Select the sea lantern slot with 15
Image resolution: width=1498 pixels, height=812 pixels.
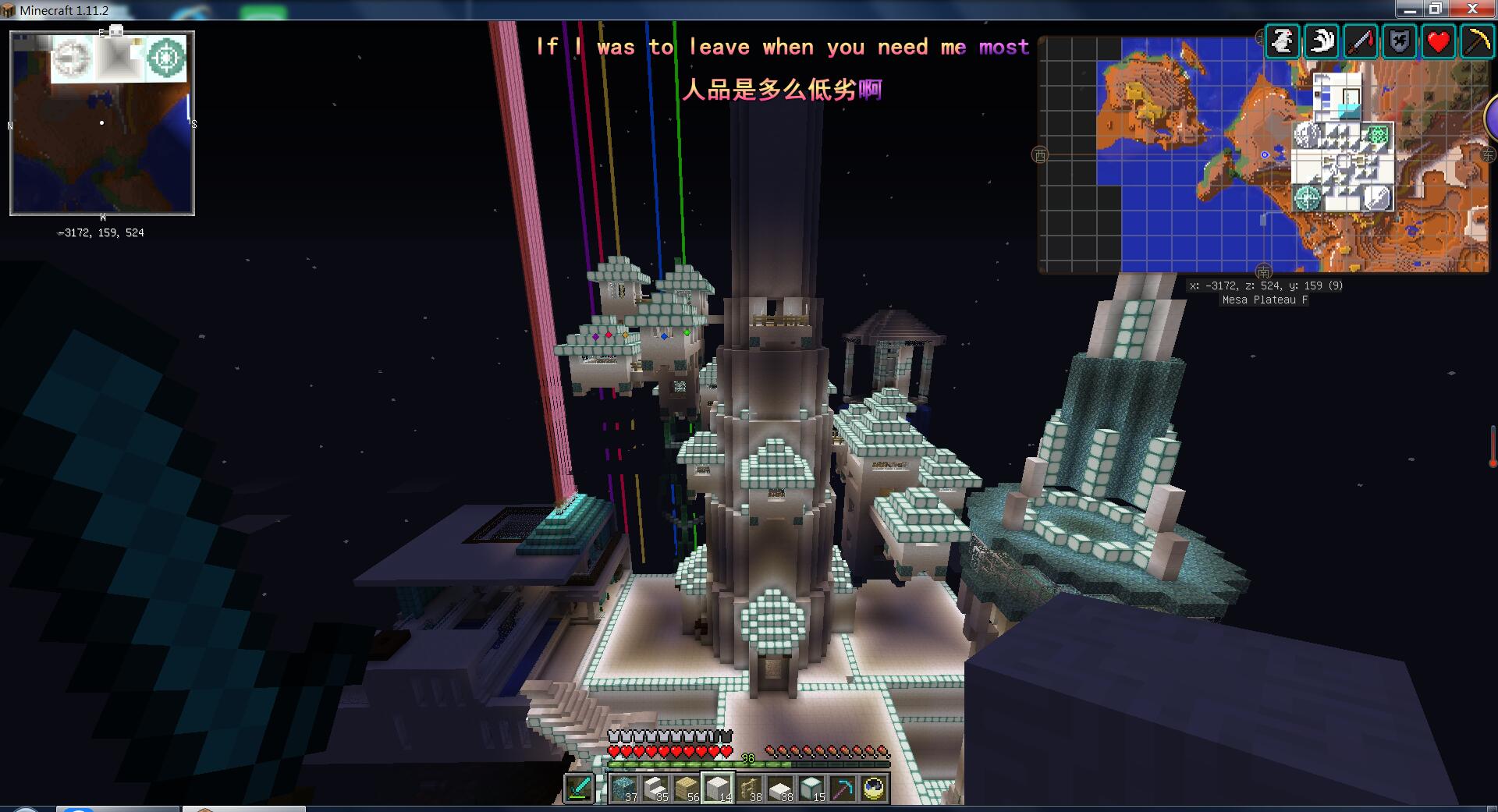pos(811,788)
